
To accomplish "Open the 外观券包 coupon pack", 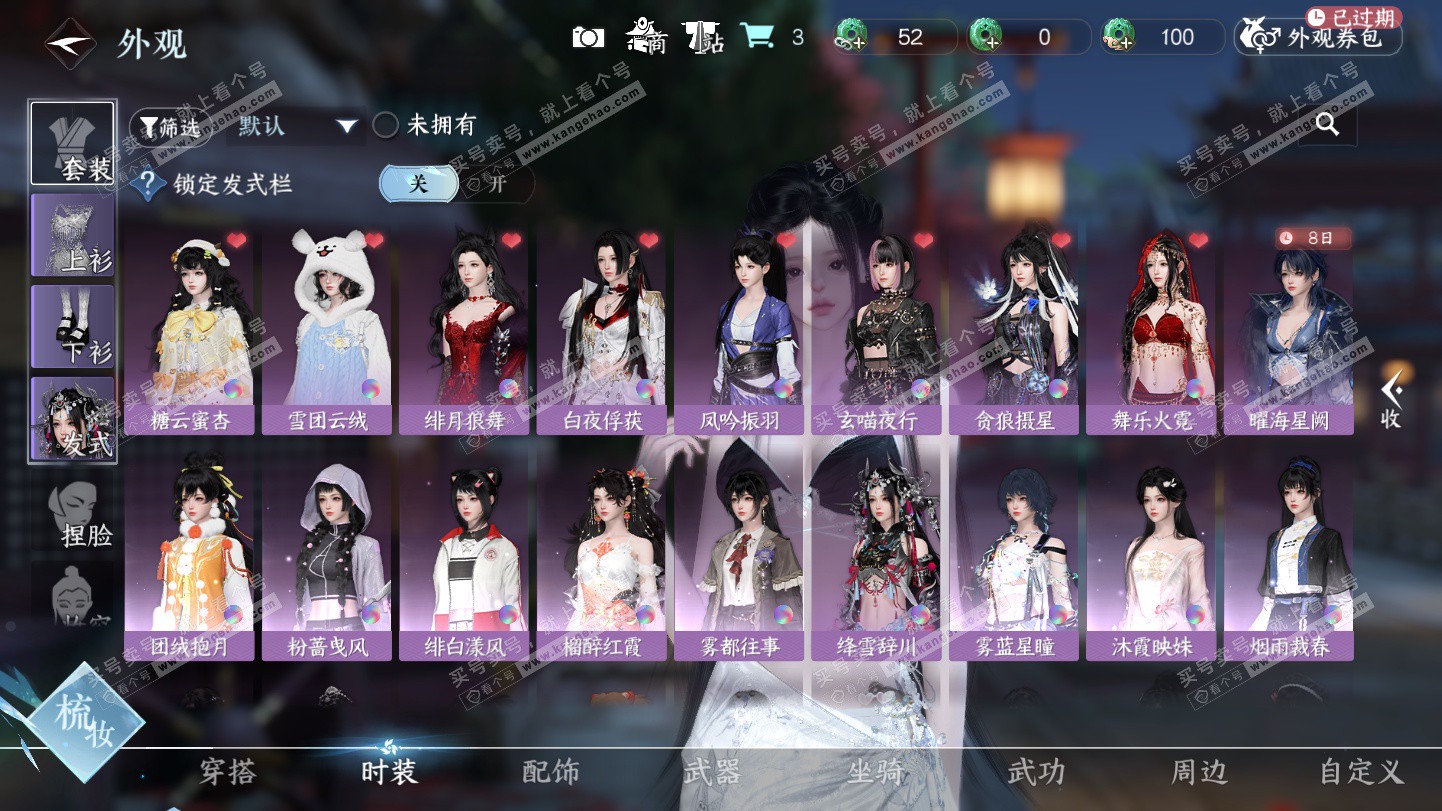I will coord(1320,38).
